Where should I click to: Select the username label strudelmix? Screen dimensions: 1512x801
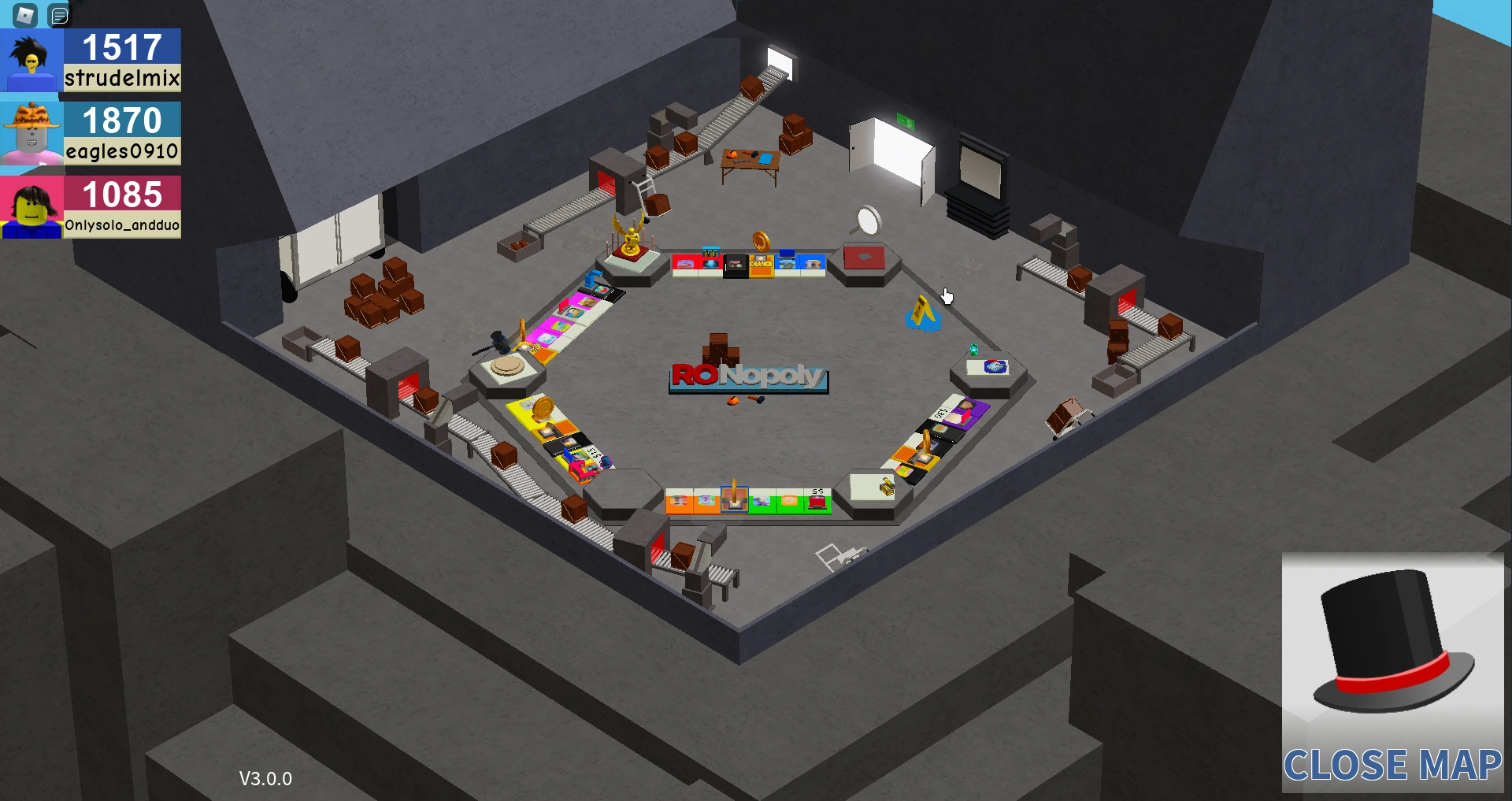tap(121, 78)
